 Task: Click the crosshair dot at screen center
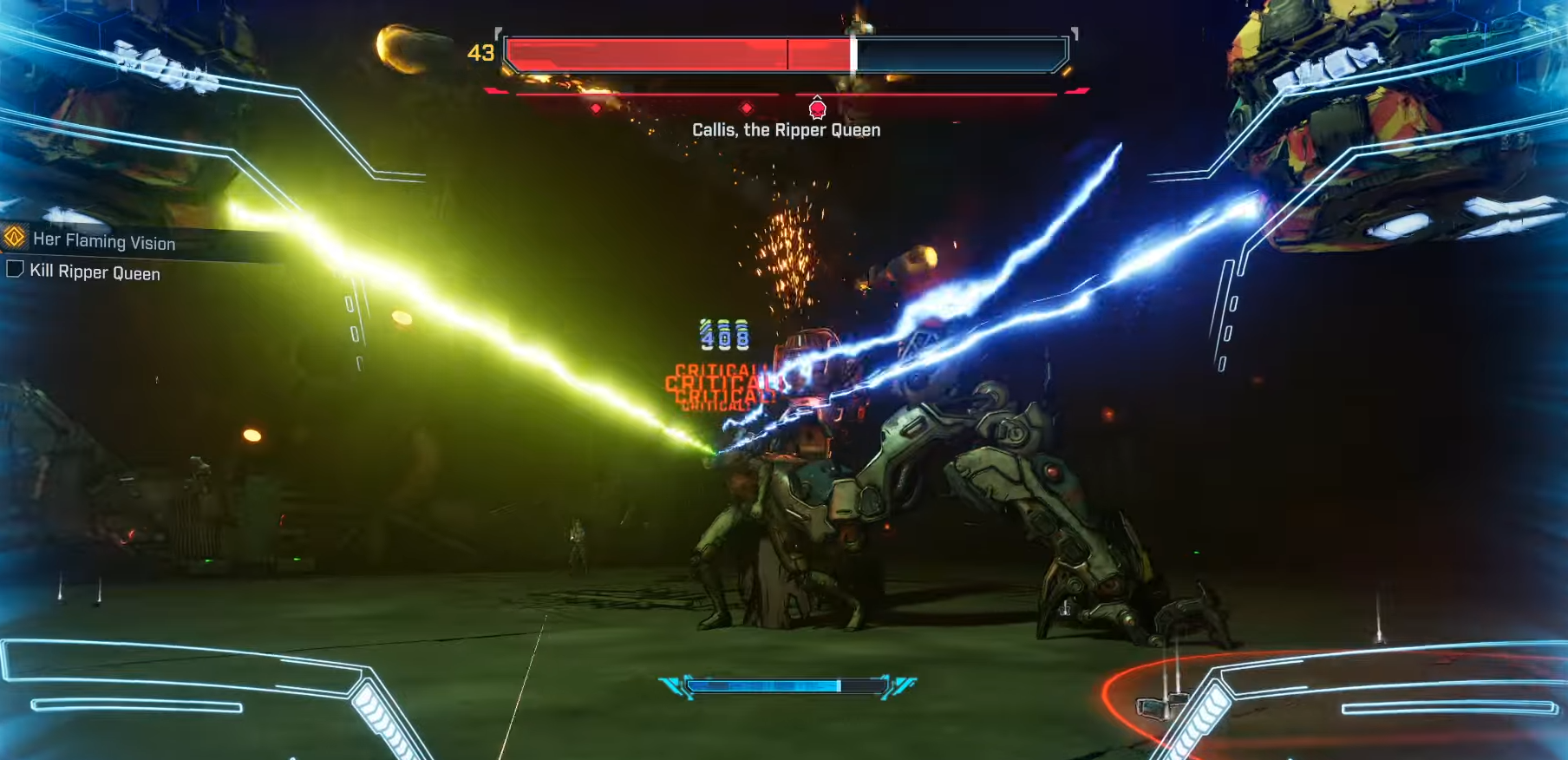(784, 380)
